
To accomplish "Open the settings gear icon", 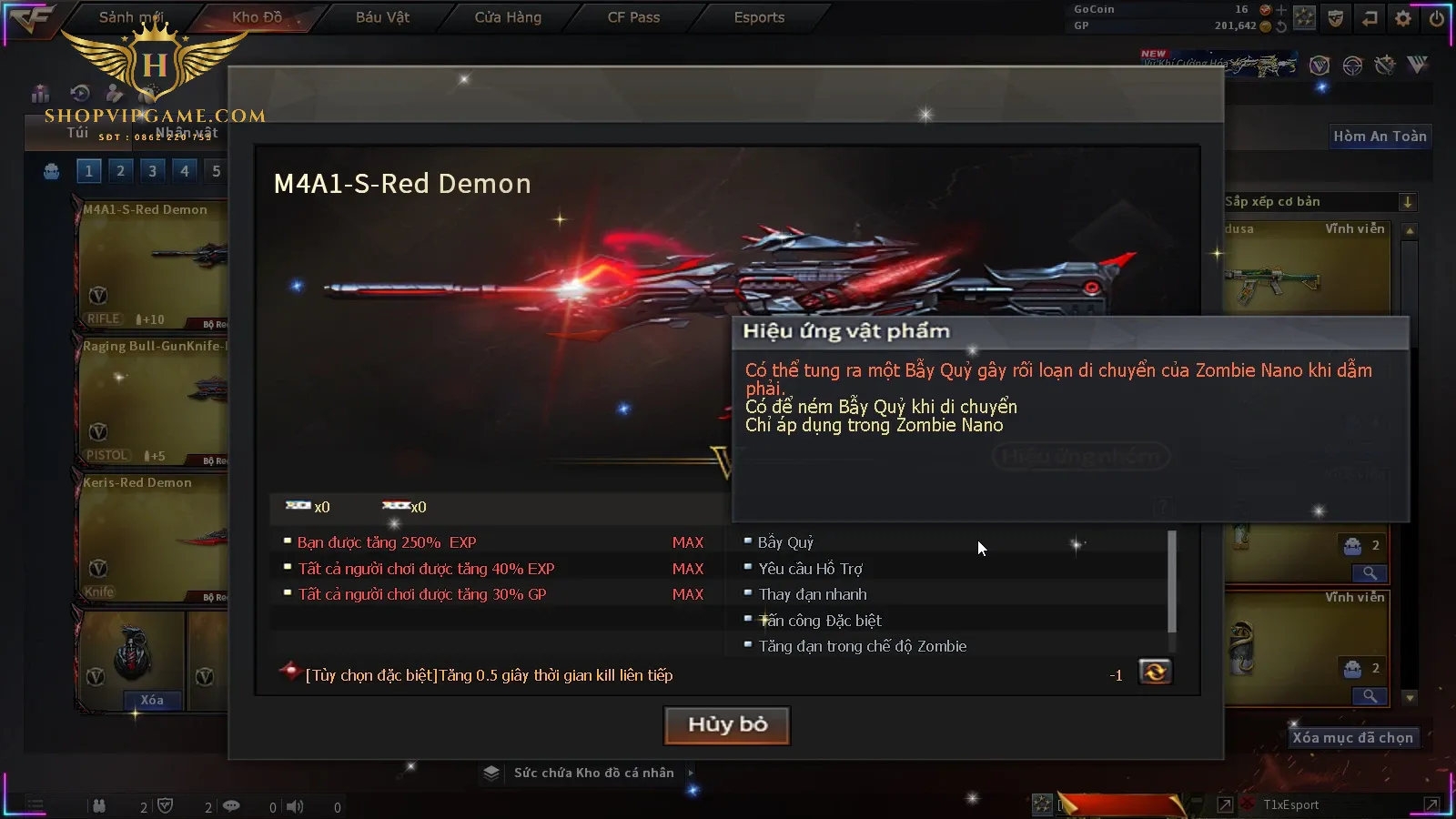I will [x=1403, y=18].
